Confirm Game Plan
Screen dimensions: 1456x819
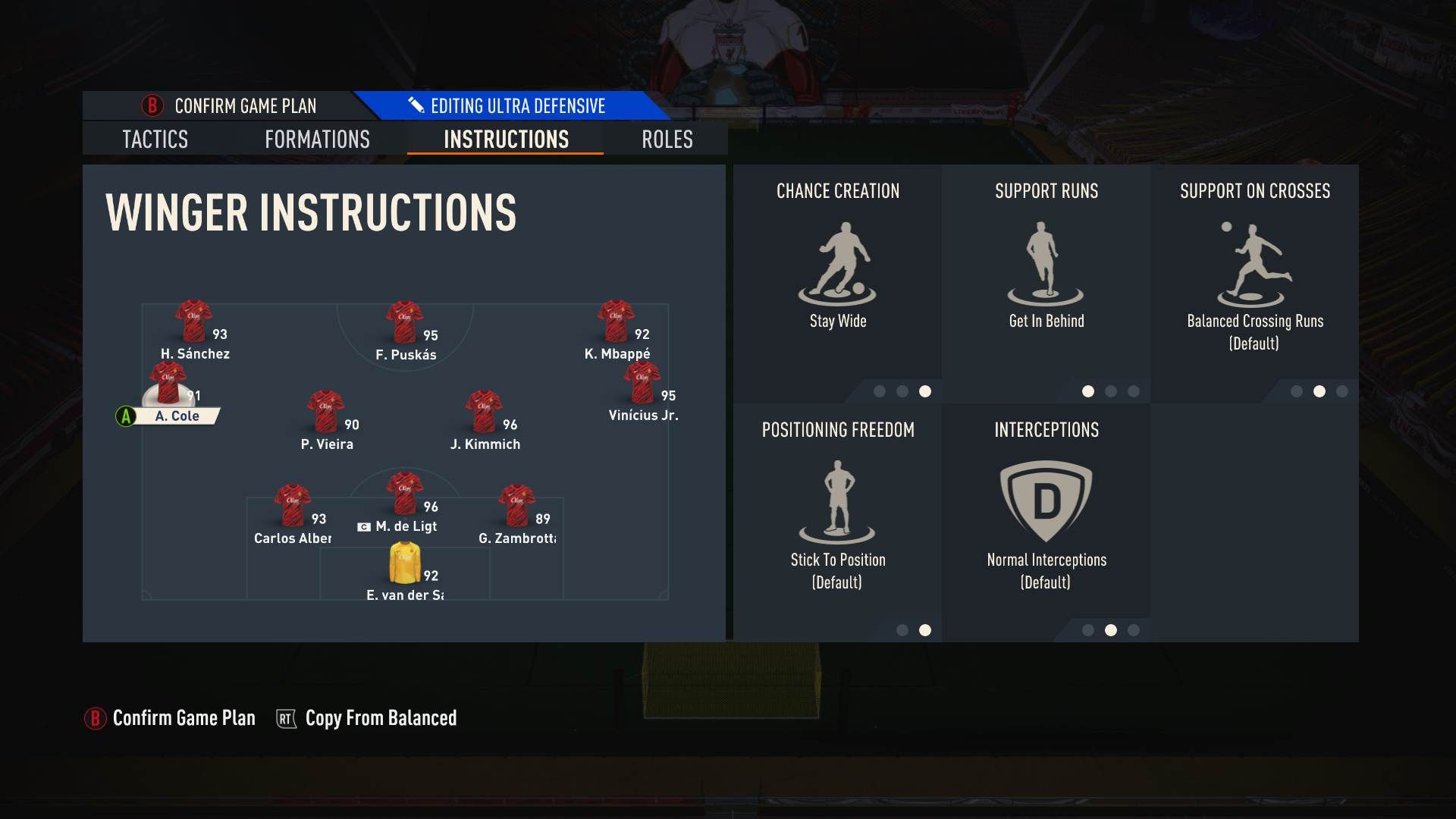click(x=184, y=717)
